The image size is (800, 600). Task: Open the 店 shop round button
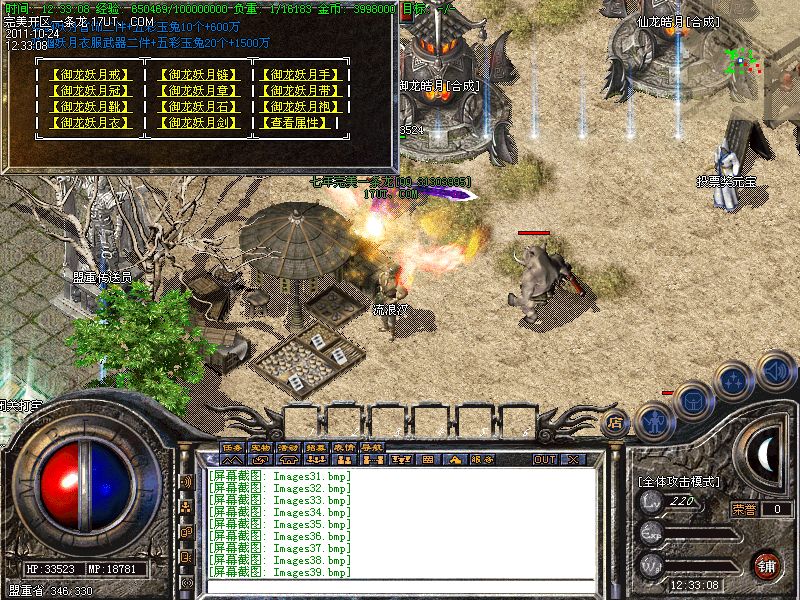[617, 424]
